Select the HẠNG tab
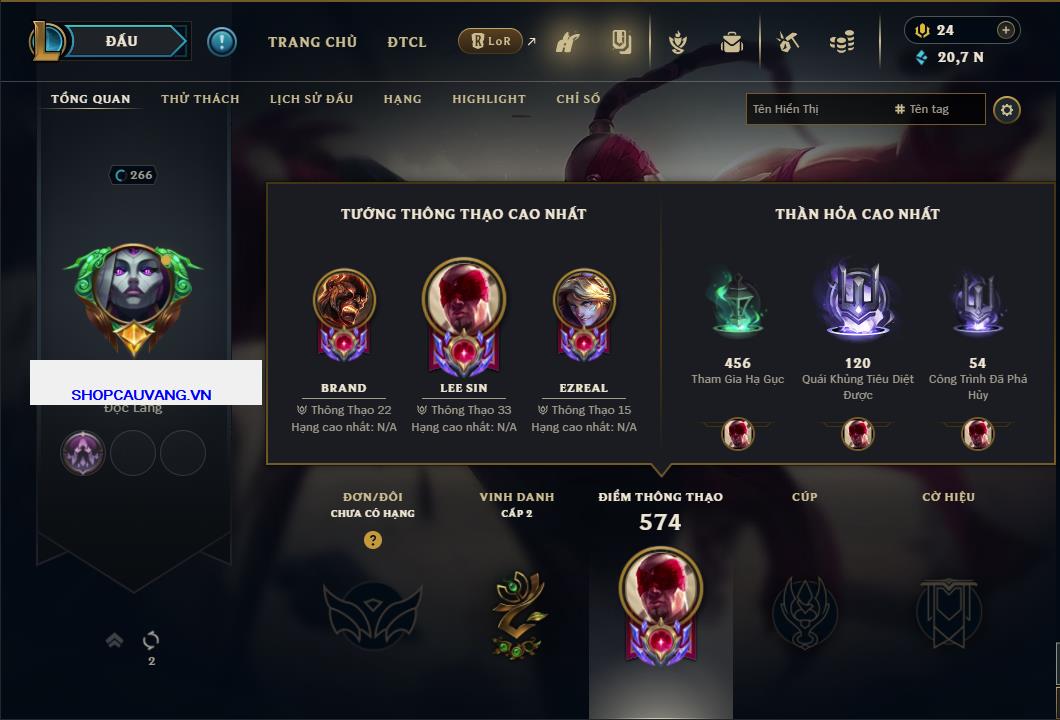The height and width of the screenshot is (720, 1060). pos(402,99)
